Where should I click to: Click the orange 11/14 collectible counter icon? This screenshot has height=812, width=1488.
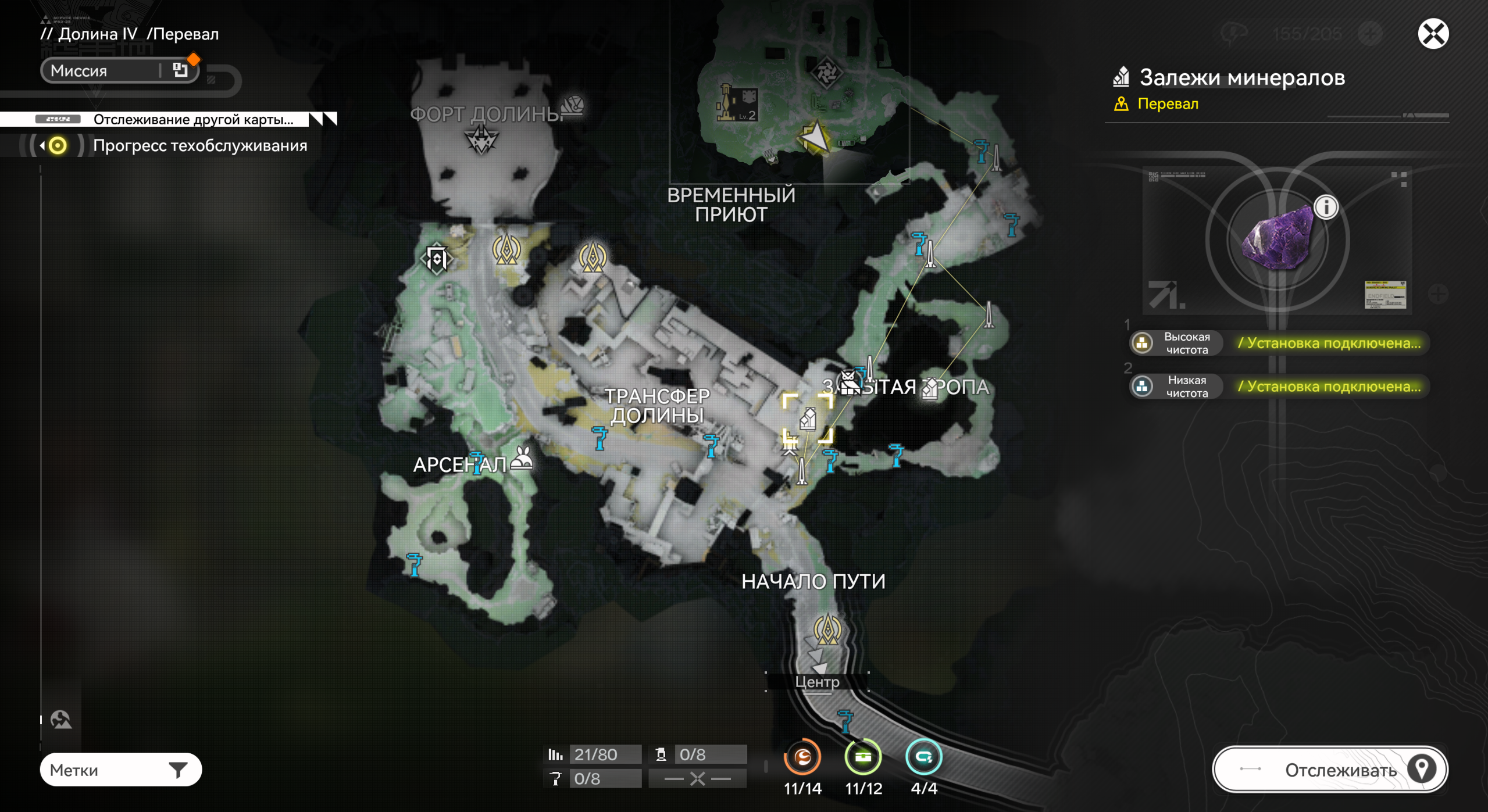point(802,757)
